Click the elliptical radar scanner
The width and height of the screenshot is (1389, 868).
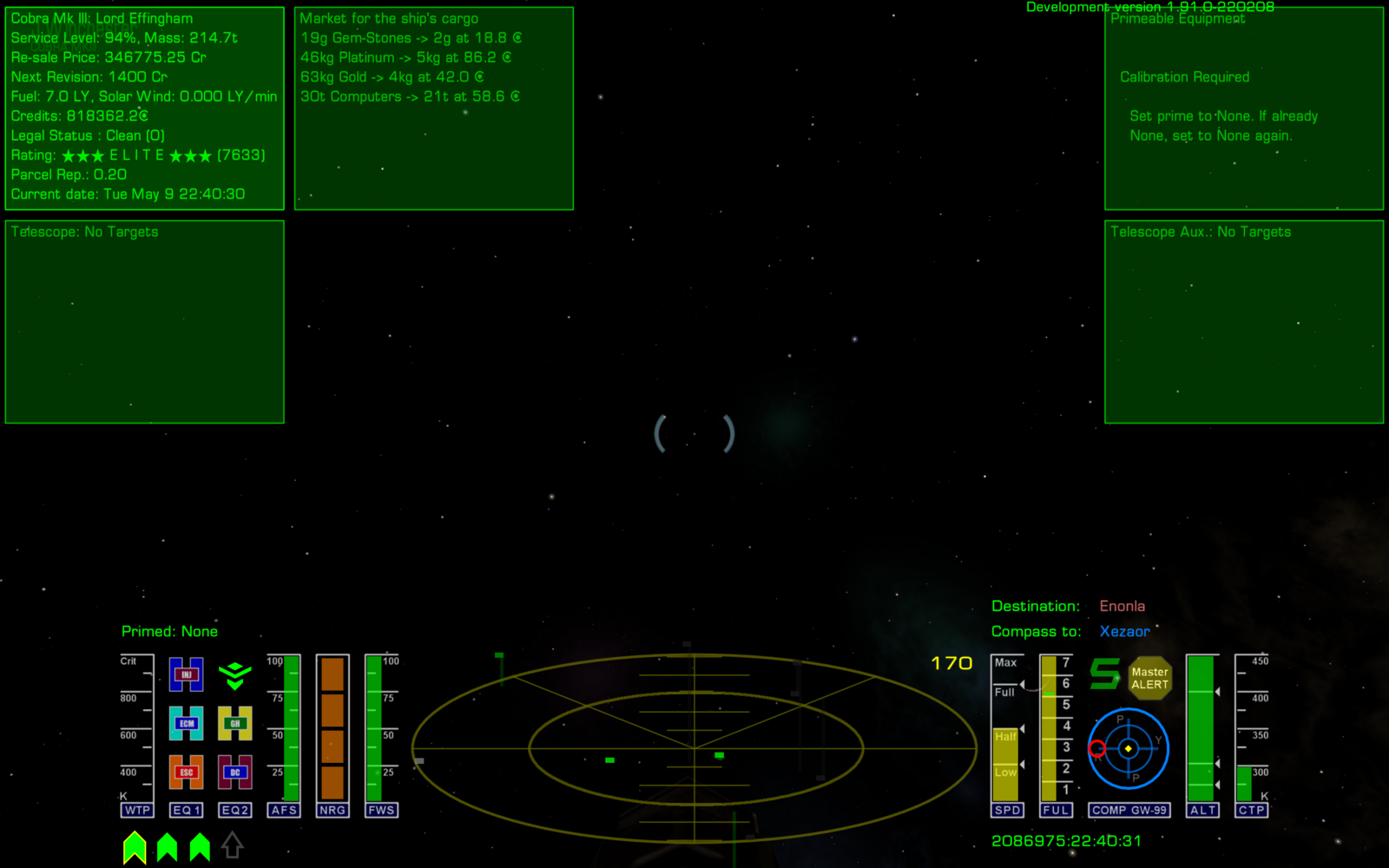pos(694,747)
